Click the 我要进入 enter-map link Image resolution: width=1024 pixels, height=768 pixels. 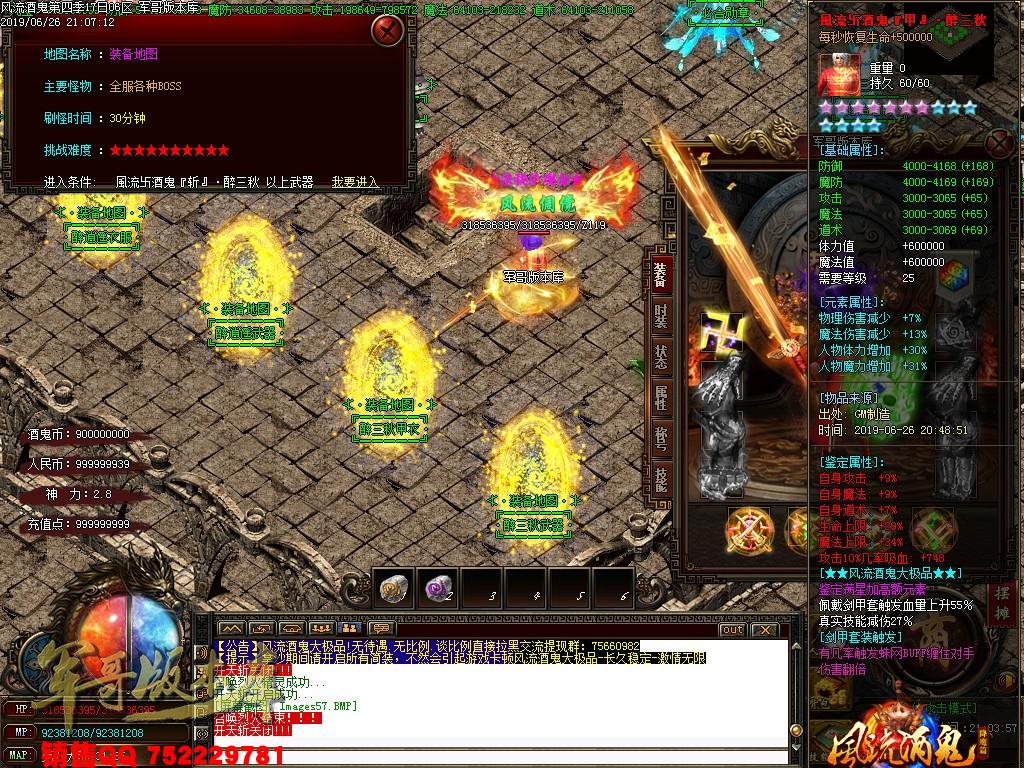[x=355, y=182]
